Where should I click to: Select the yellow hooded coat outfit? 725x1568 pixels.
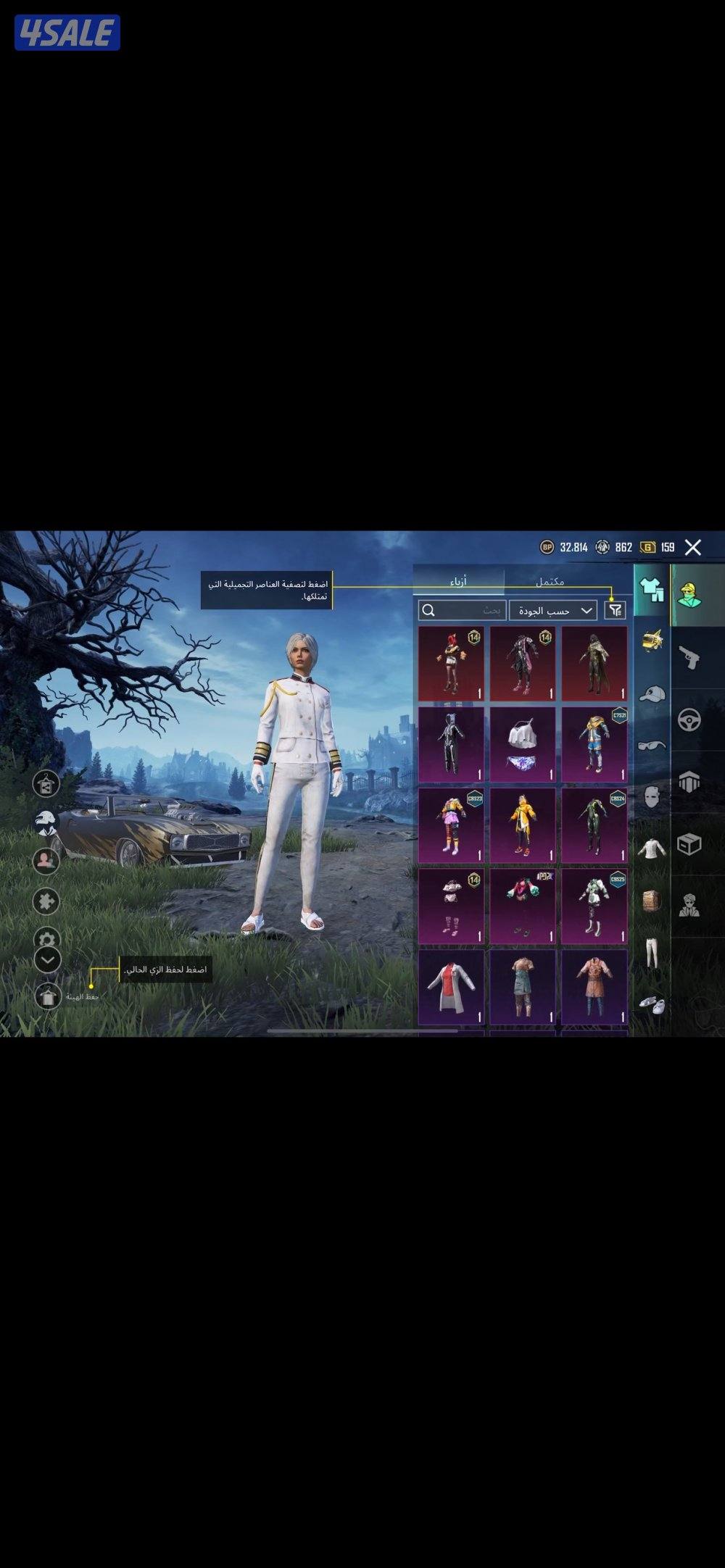(523, 825)
